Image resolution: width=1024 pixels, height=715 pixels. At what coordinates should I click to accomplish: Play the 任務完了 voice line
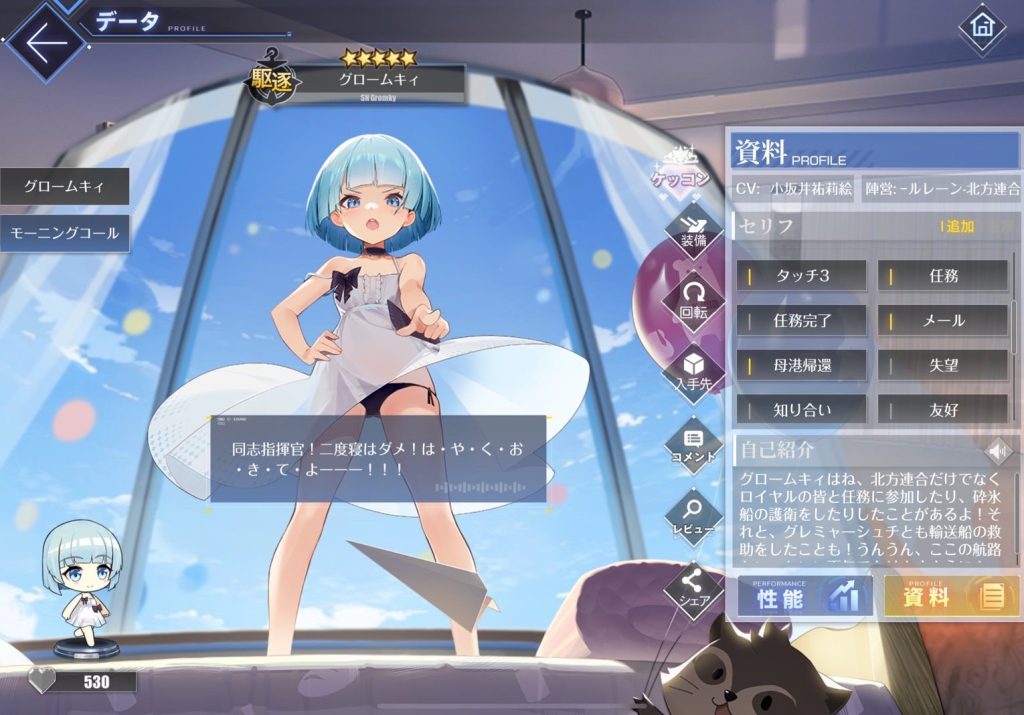[802, 321]
